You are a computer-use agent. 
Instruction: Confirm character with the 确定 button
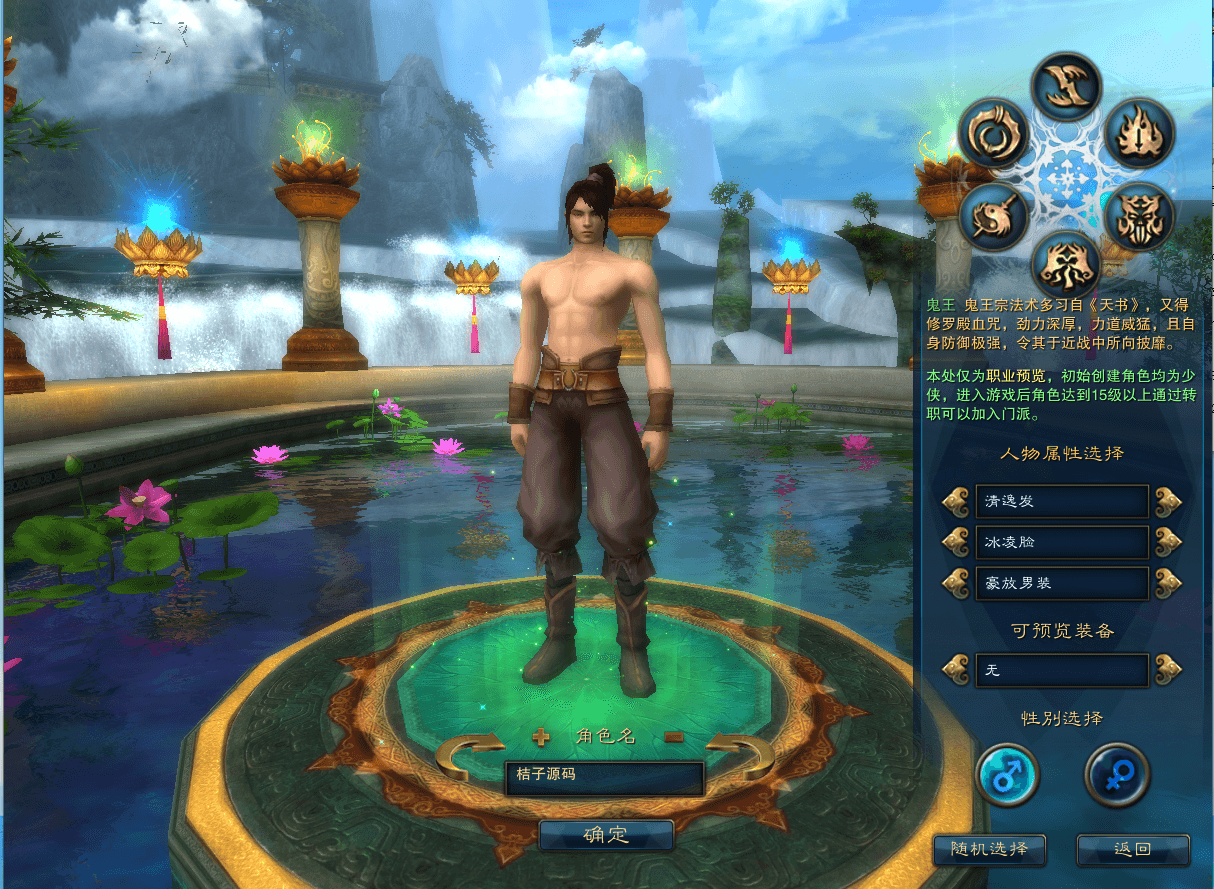pos(605,835)
